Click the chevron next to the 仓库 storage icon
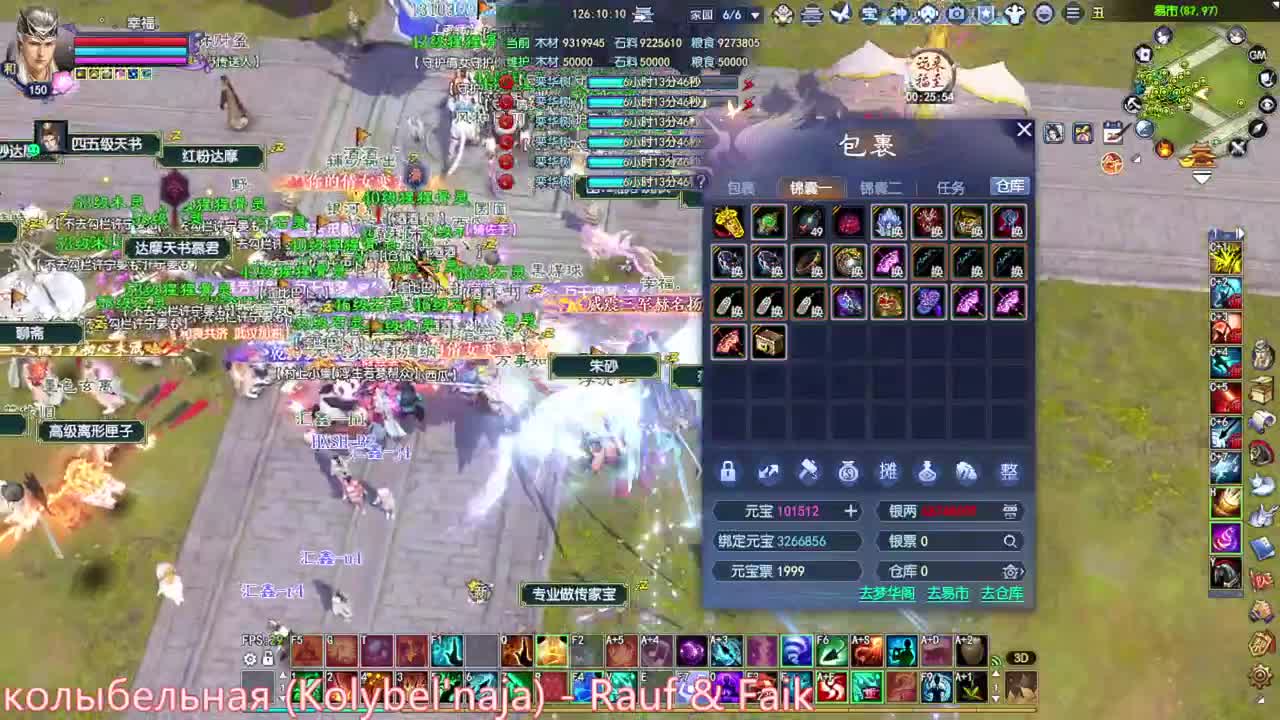 pos(1021,572)
